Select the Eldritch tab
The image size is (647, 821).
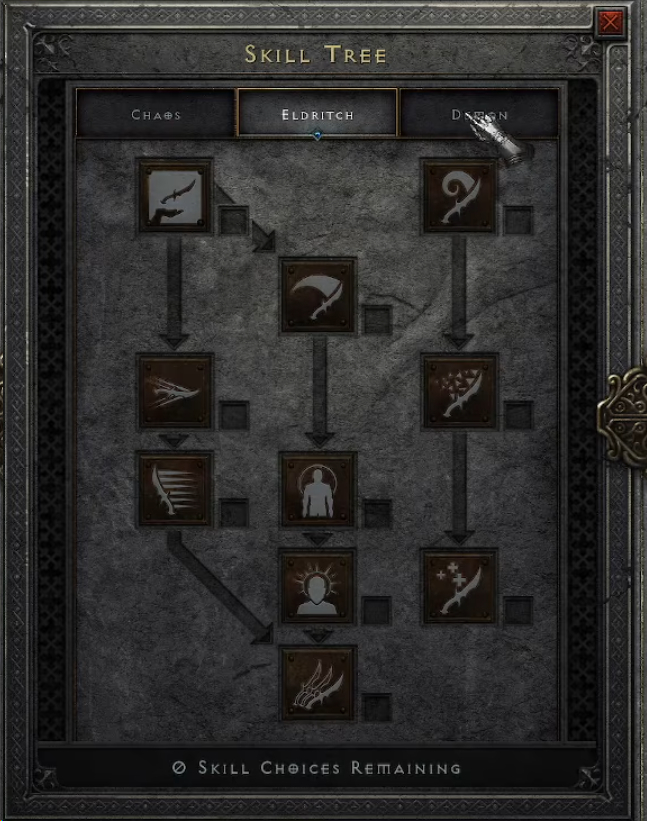317,114
